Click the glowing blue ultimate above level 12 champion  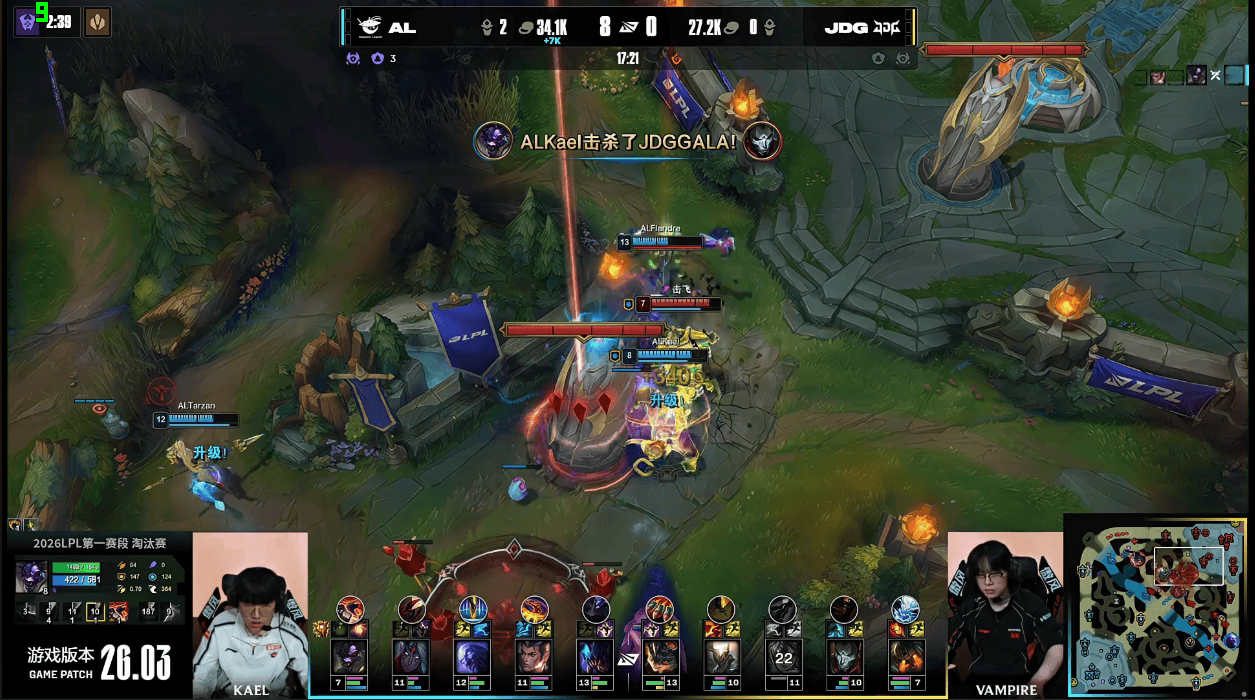click(x=472, y=608)
